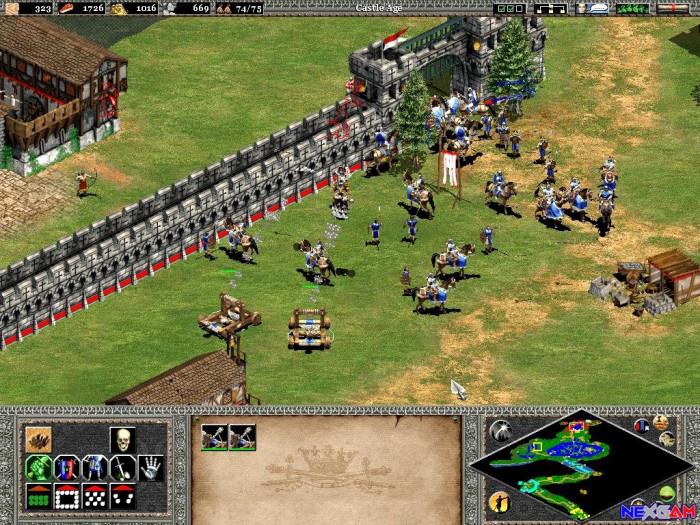This screenshot has width=700, height=525.
Task: Open the Objectives checklist button
Action: [510, 8]
